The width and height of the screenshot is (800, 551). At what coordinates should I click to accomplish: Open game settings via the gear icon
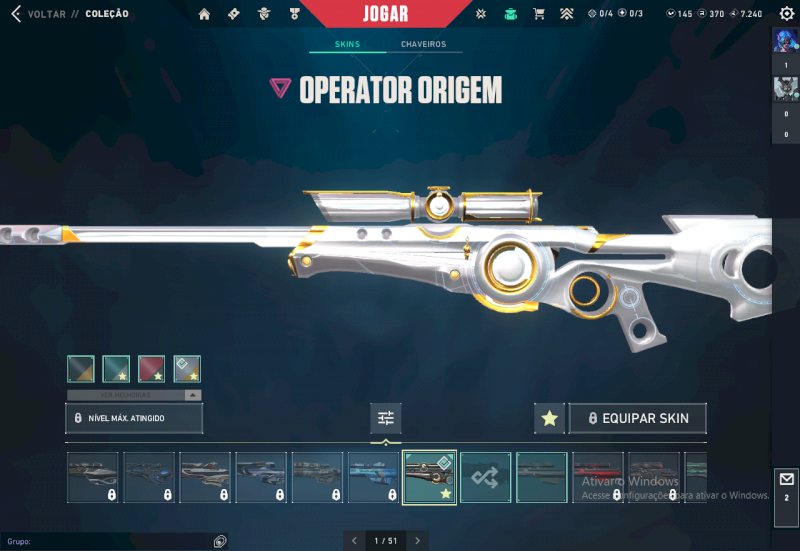click(x=786, y=14)
